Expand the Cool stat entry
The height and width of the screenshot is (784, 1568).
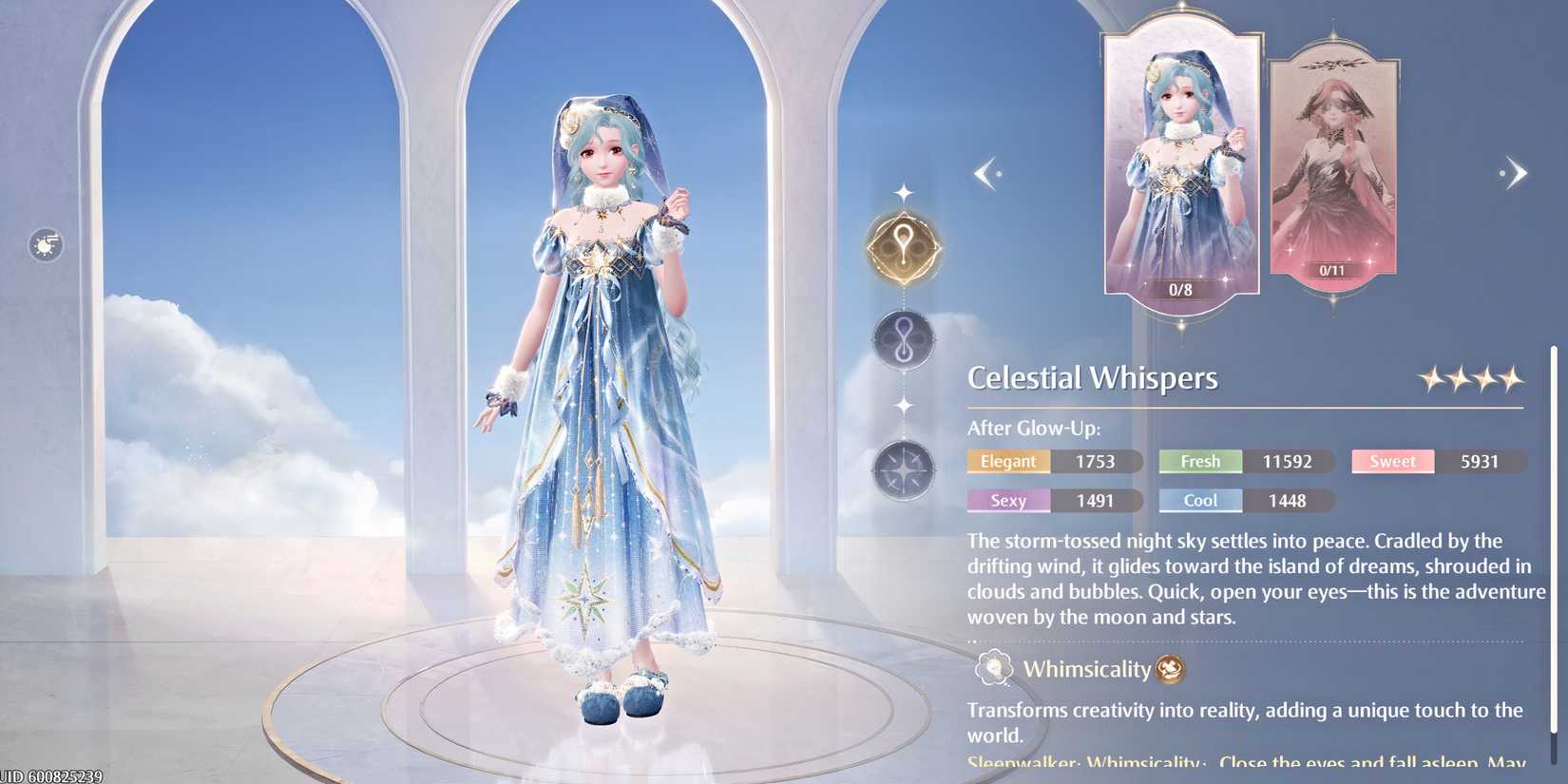(x=1199, y=501)
